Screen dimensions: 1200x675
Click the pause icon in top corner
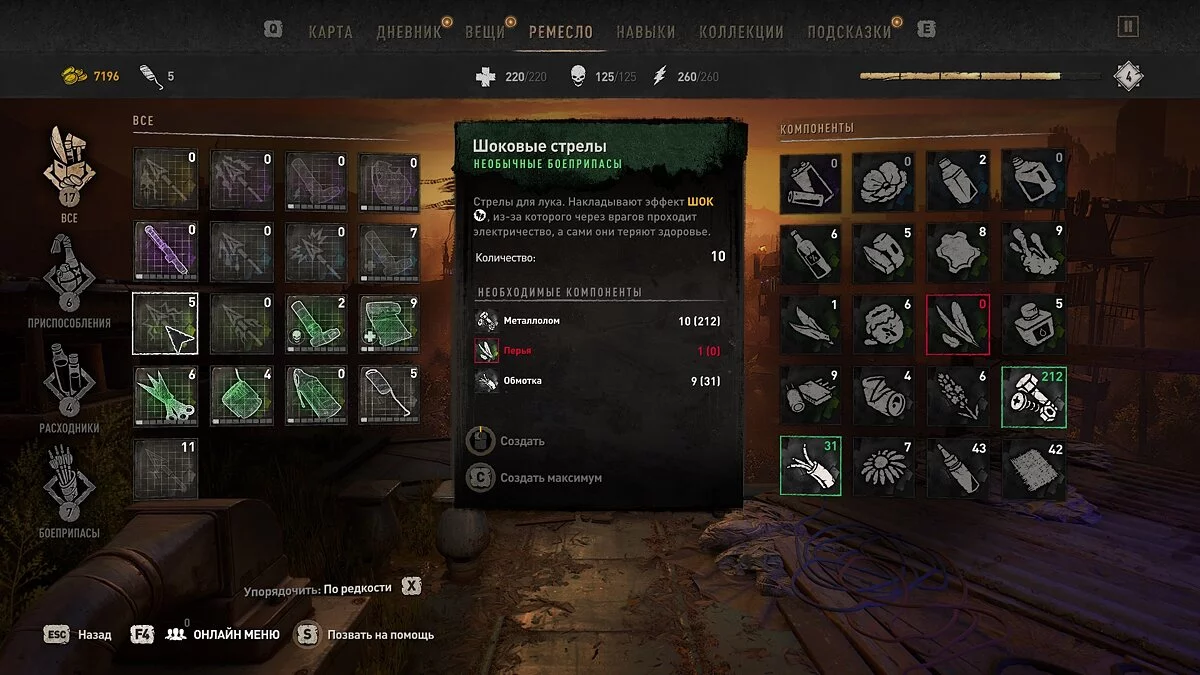pyautogui.click(x=1128, y=27)
